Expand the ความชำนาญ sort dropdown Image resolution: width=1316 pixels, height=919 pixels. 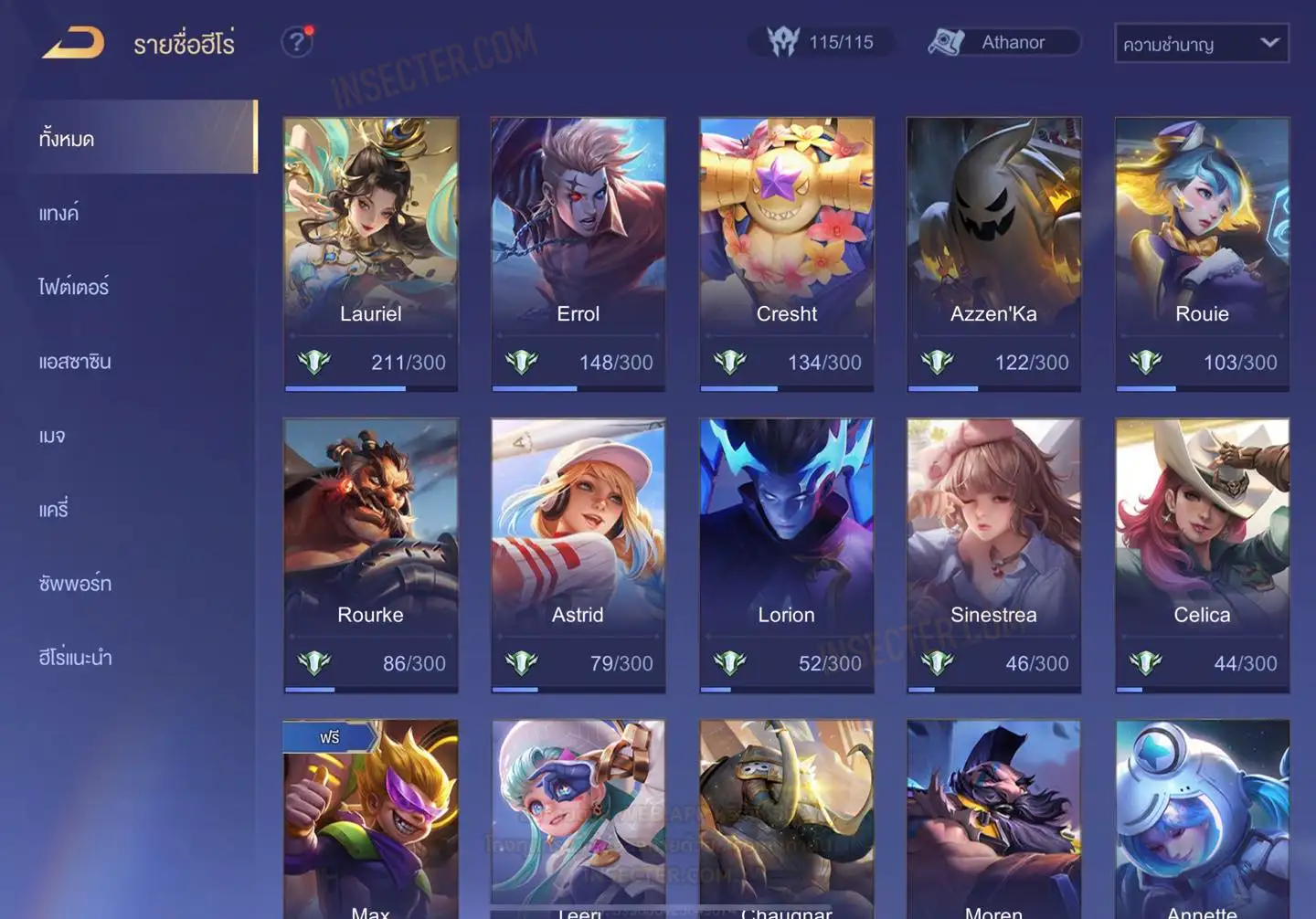click(x=1201, y=44)
